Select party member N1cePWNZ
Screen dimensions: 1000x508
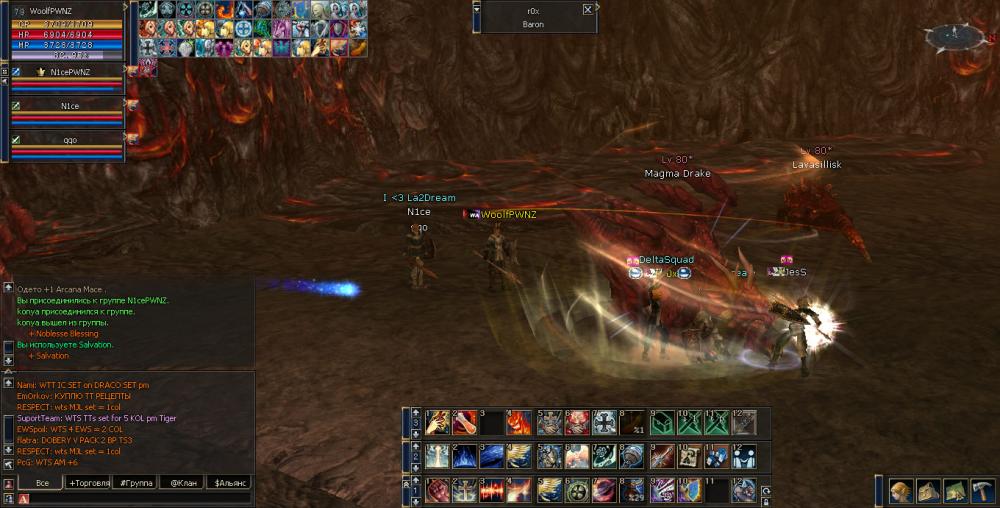coord(67,72)
